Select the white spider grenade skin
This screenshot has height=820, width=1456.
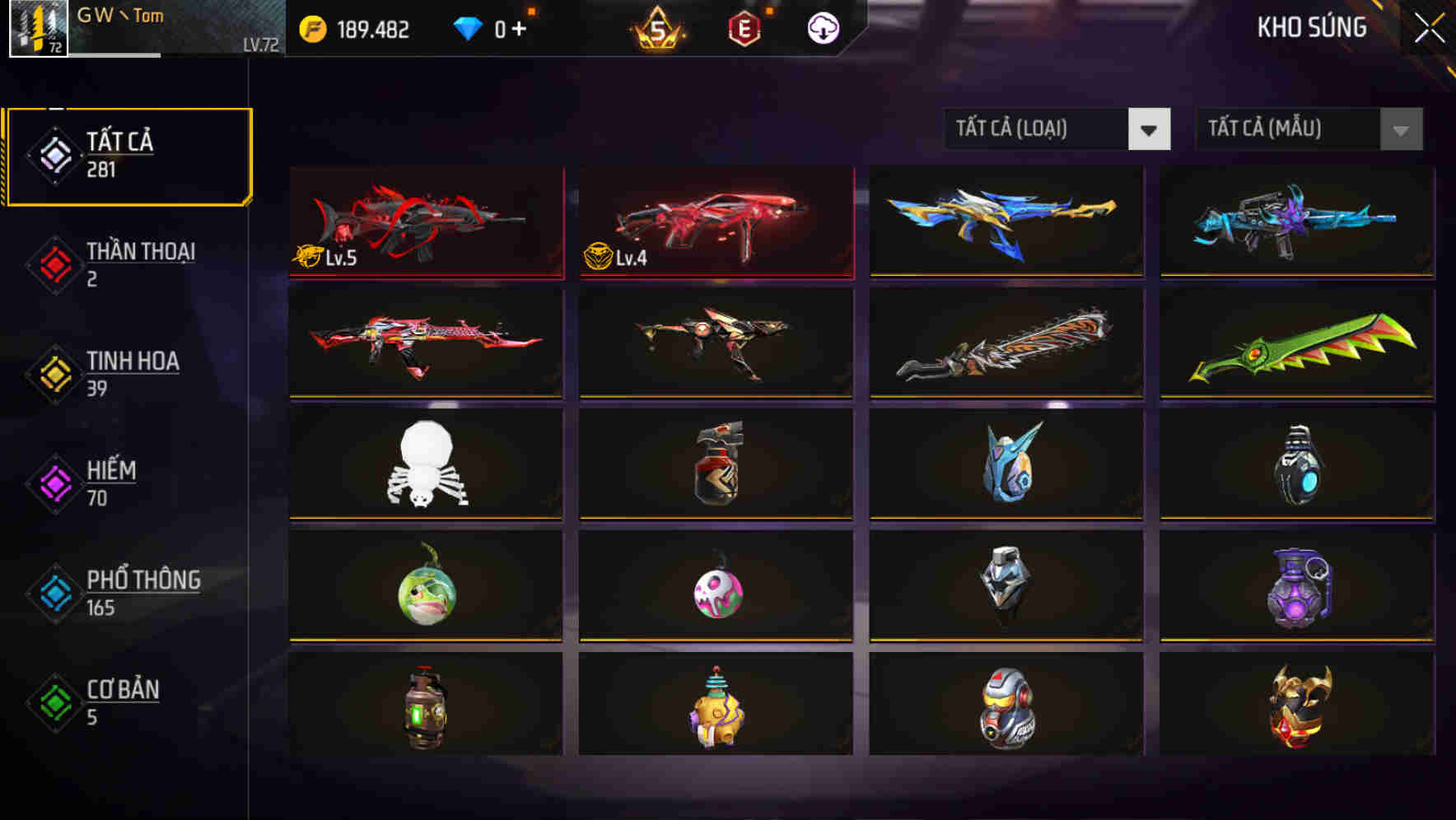coord(425,465)
